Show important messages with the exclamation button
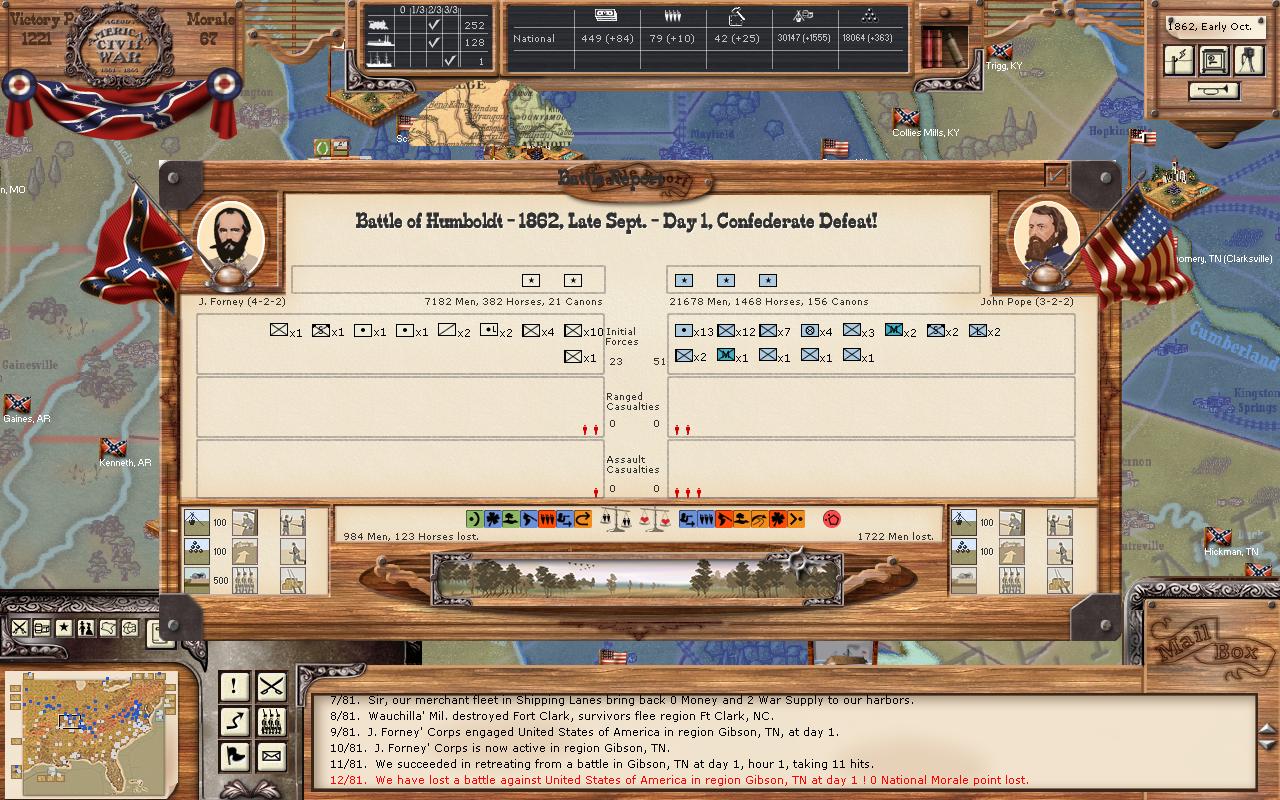Viewport: 1280px width, 800px height. 234,686
